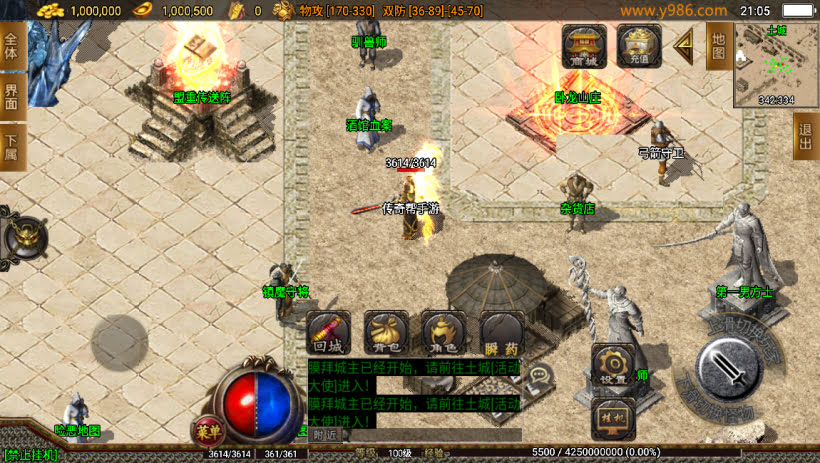This screenshot has height=463, width=820.
Task: Open the 角色 character icon
Action: pyautogui.click(x=444, y=332)
